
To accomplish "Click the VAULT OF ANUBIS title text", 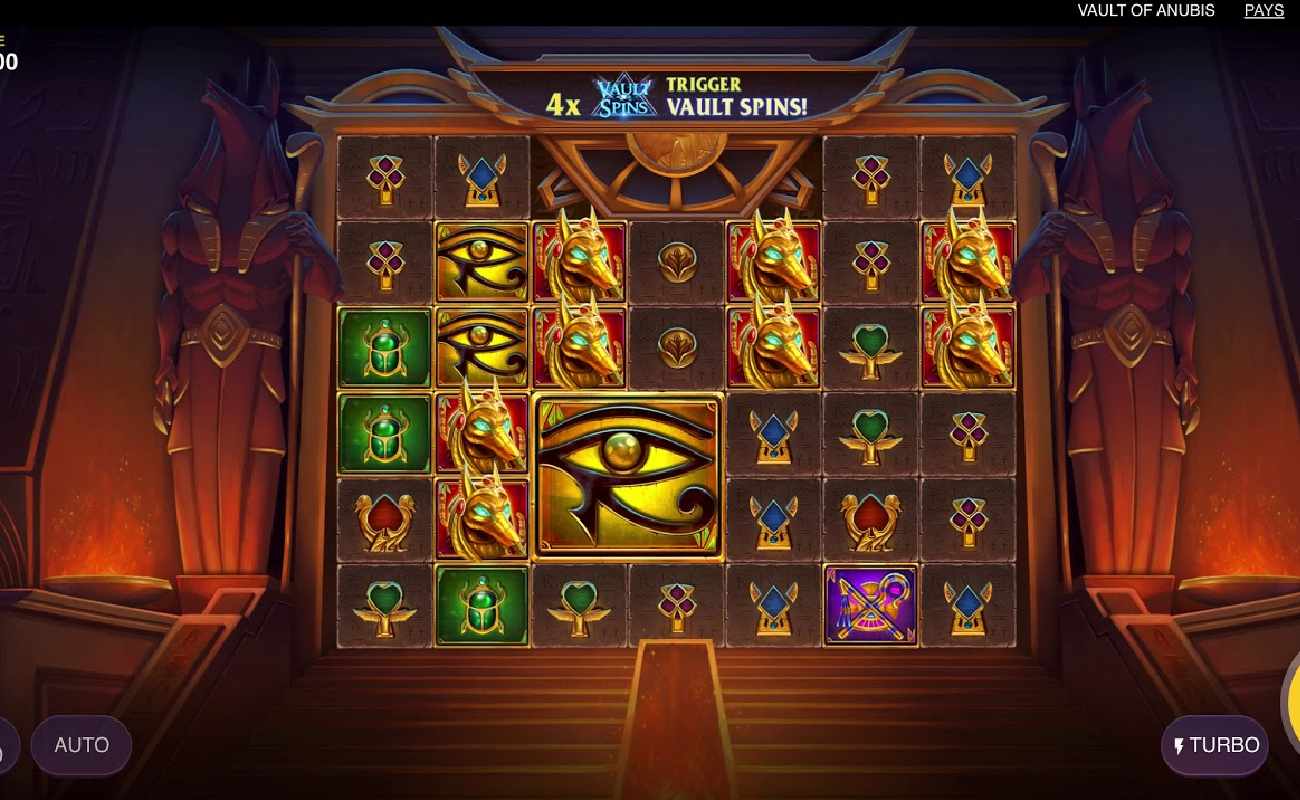I will tap(1146, 10).
